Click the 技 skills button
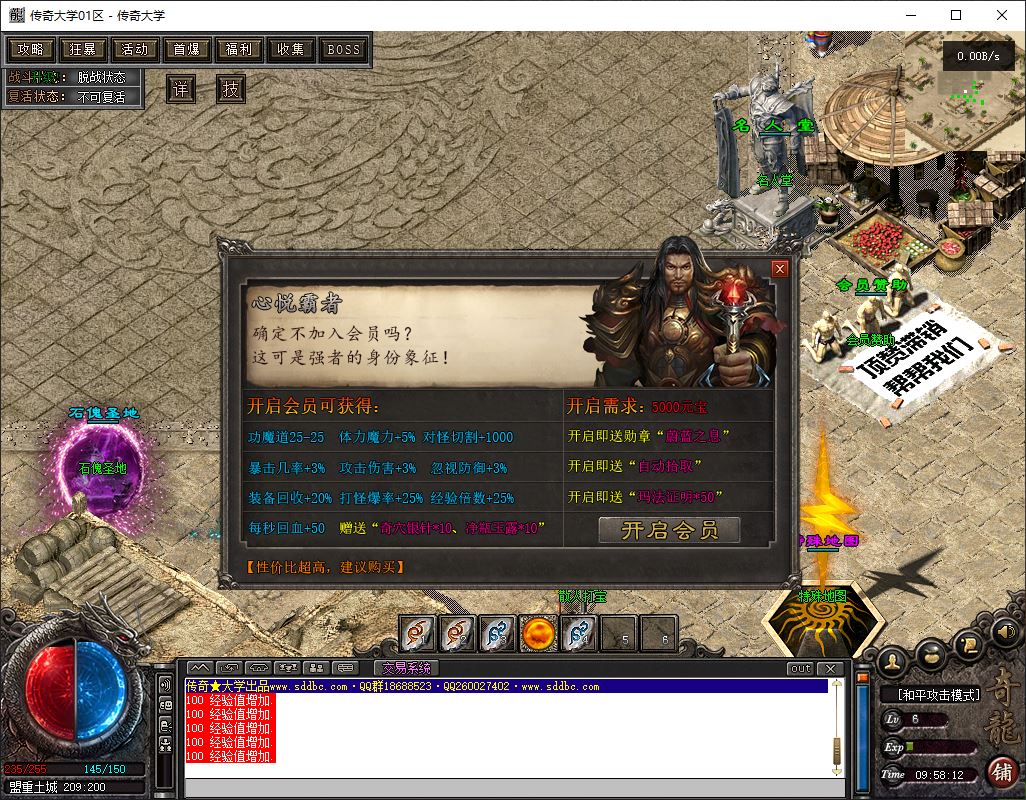 coord(231,89)
